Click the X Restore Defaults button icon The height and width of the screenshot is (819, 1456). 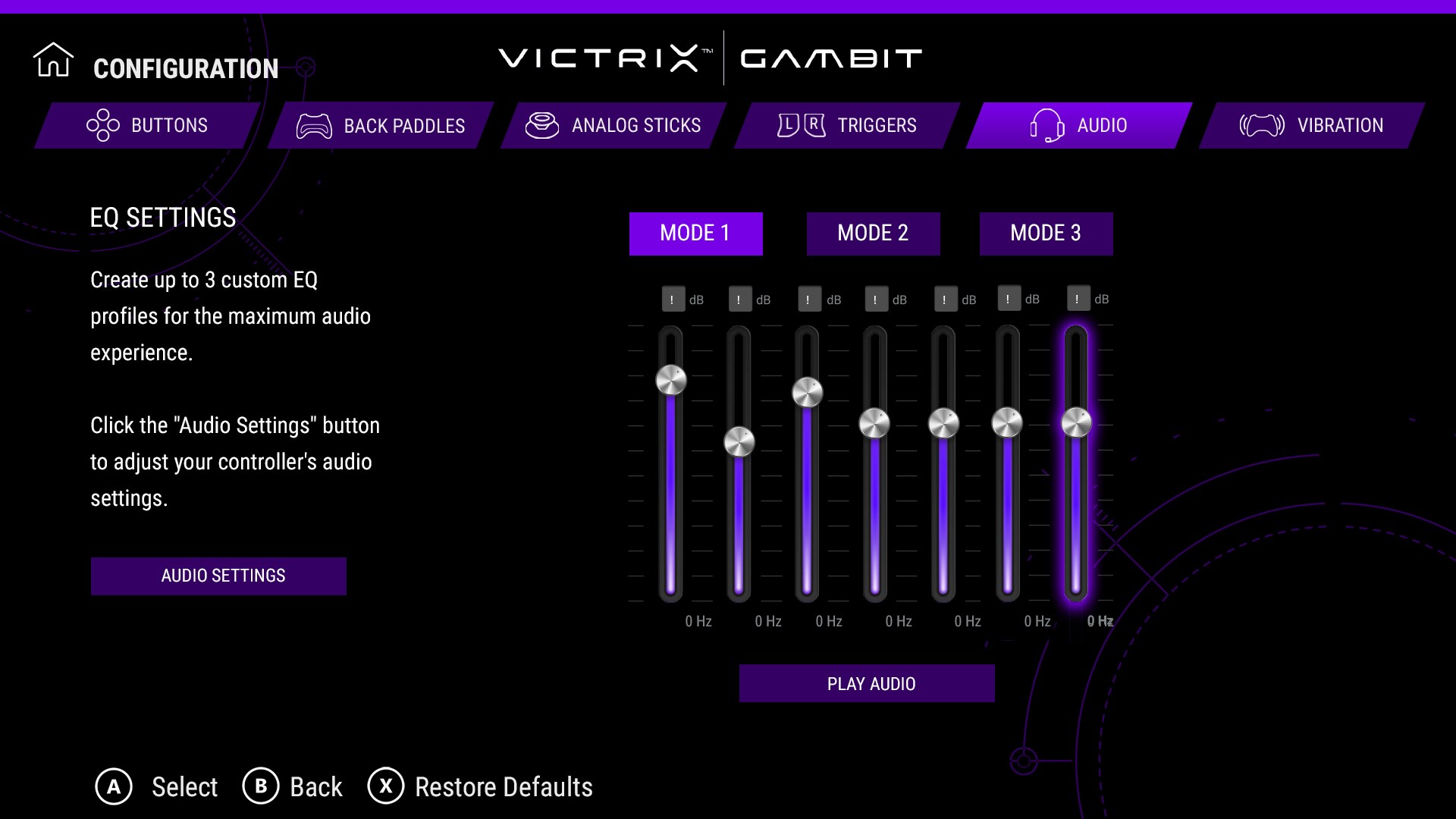pyautogui.click(x=387, y=787)
